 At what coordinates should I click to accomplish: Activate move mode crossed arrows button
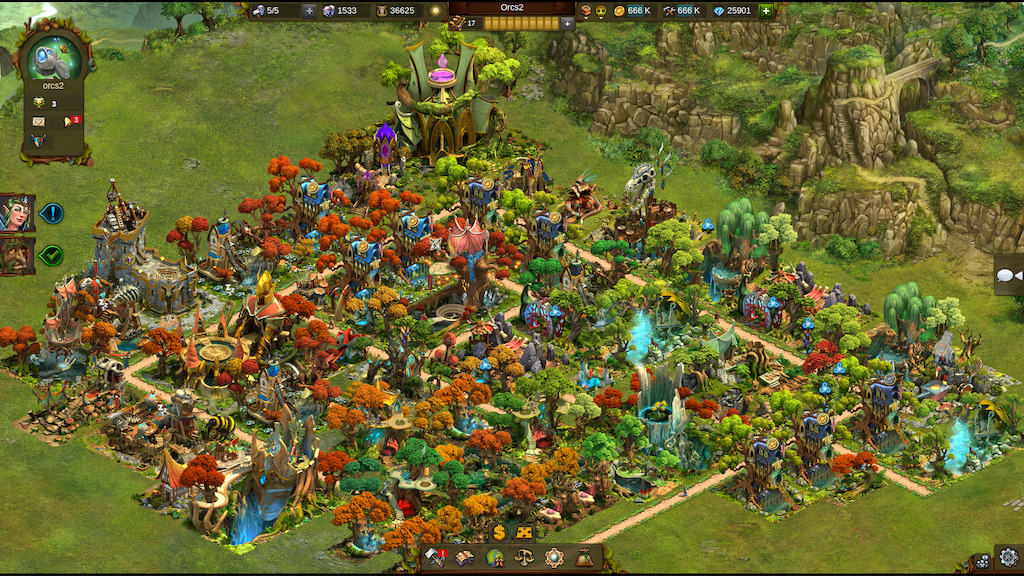pyautogui.click(x=524, y=533)
